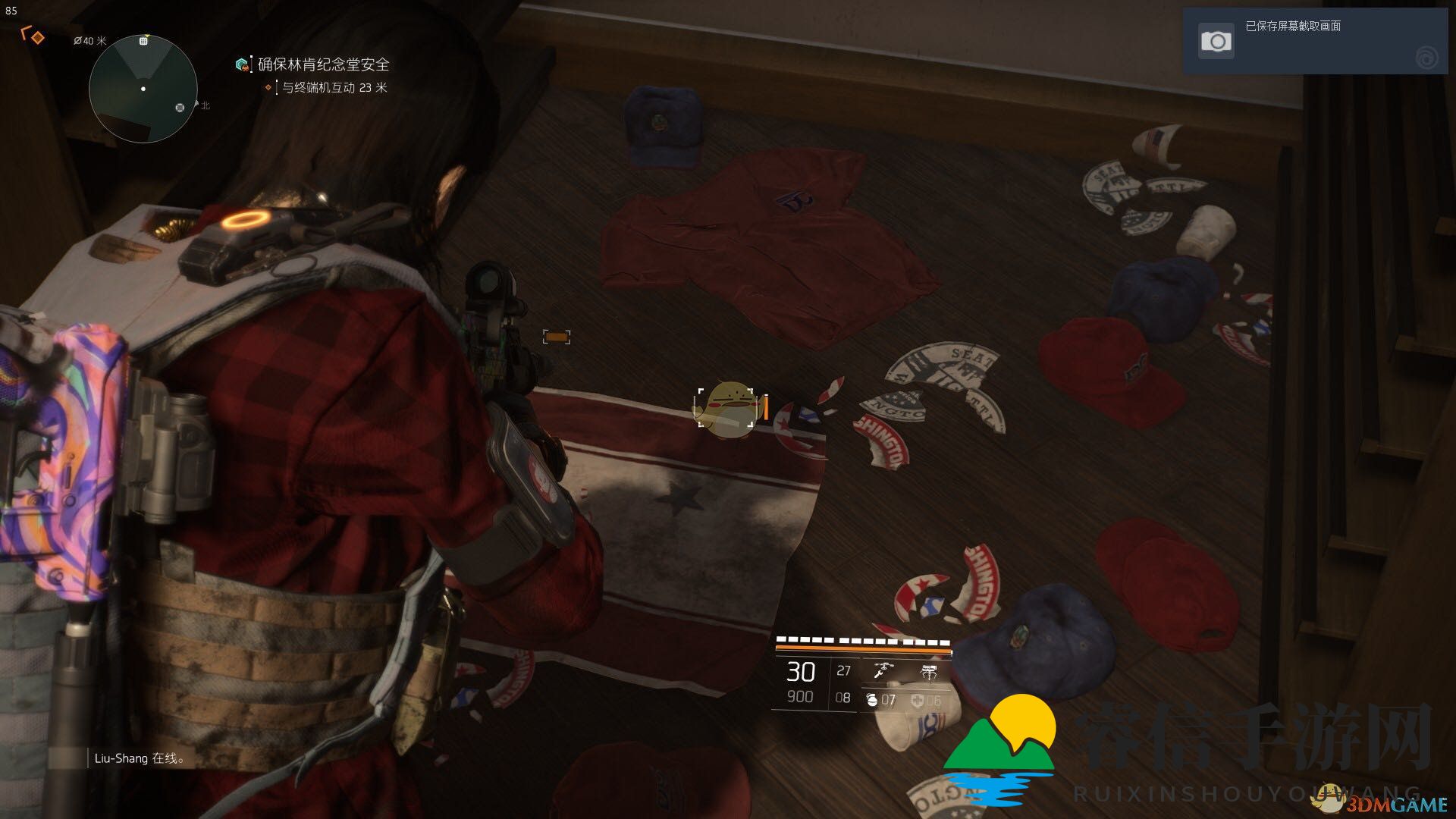1456x819 pixels.
Task: Select the 确保林肯纪念堂安全 mission objective
Action: pyautogui.click(x=323, y=64)
